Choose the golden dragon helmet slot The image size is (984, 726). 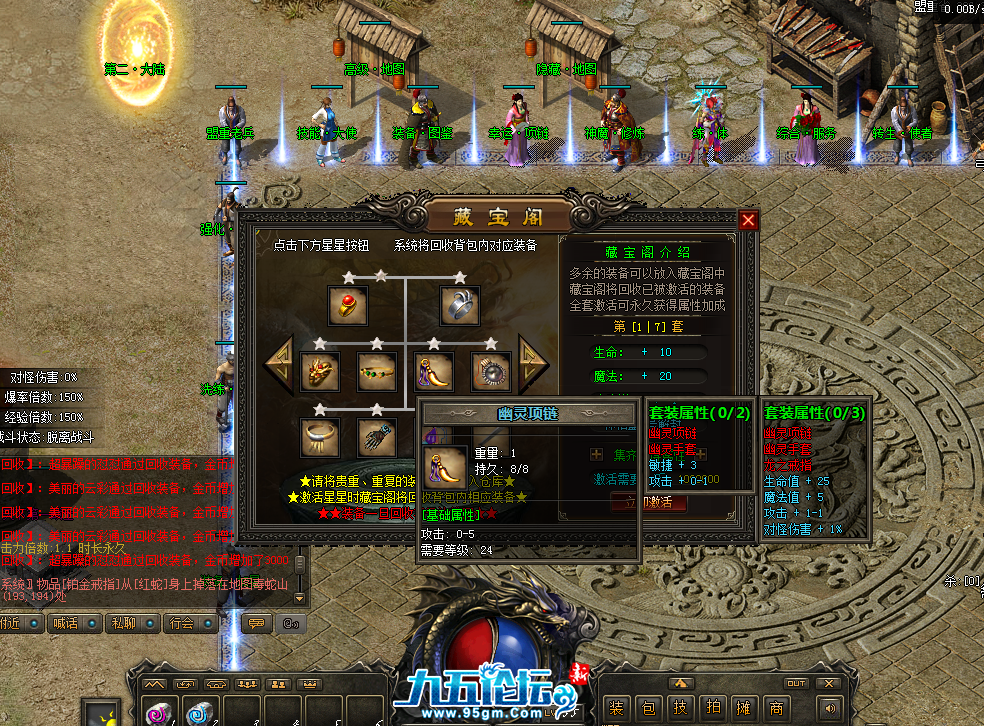(x=320, y=372)
